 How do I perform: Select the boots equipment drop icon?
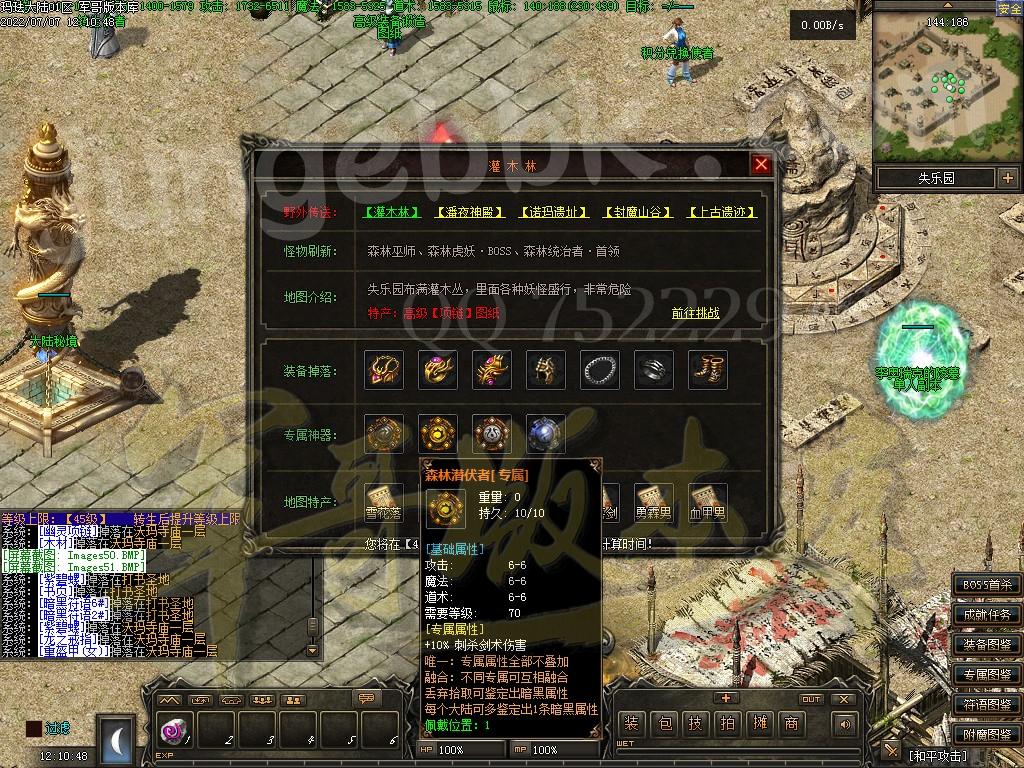pyautogui.click(x=708, y=370)
